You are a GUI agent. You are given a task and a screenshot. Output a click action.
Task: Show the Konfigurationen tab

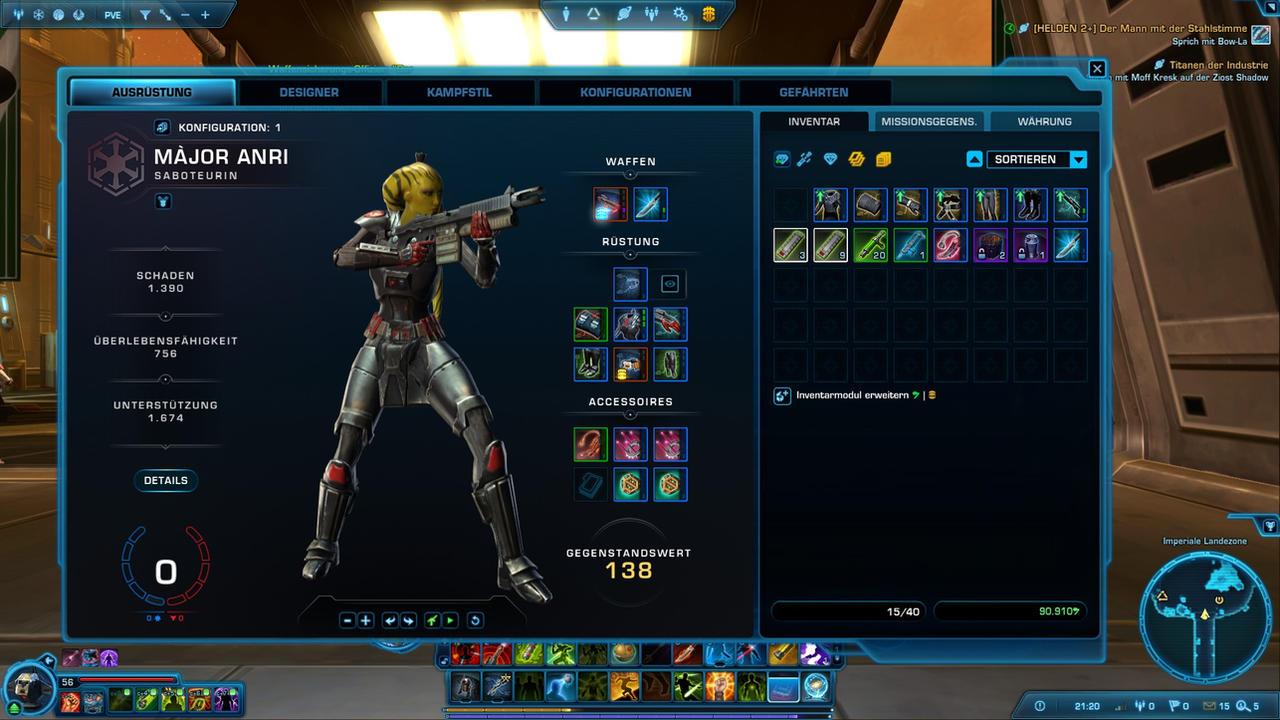point(636,92)
